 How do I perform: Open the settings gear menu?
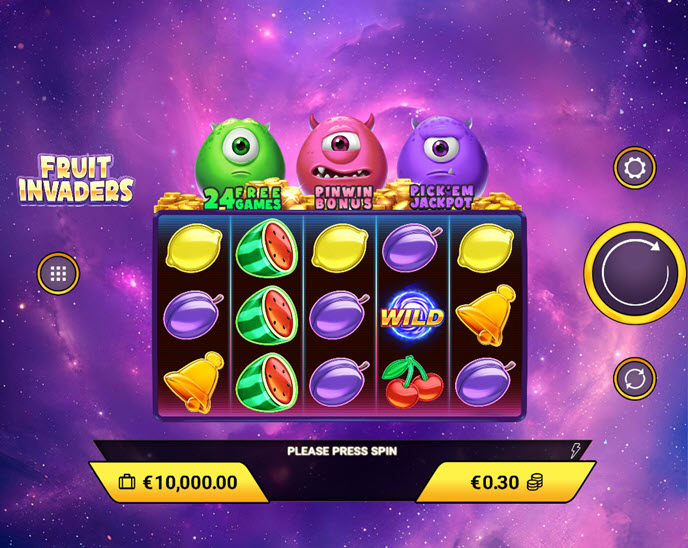pyautogui.click(x=634, y=168)
